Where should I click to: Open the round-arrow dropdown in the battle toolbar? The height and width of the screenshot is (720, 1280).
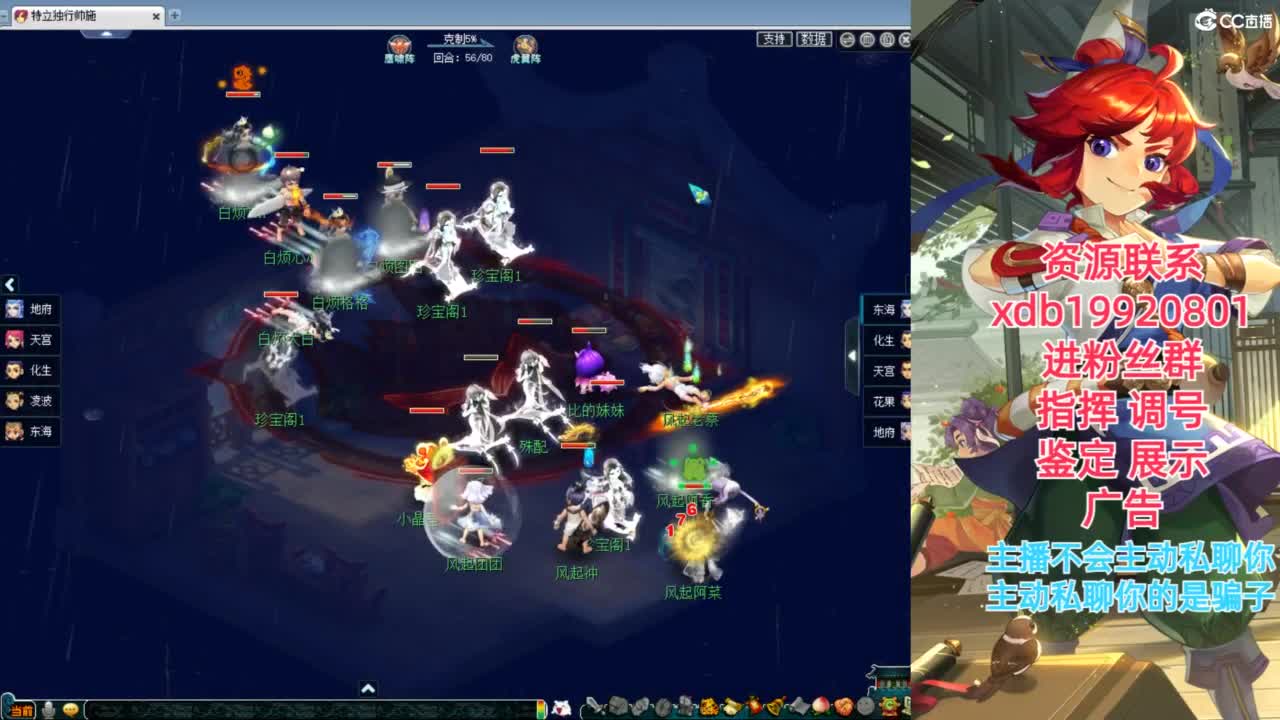point(847,41)
